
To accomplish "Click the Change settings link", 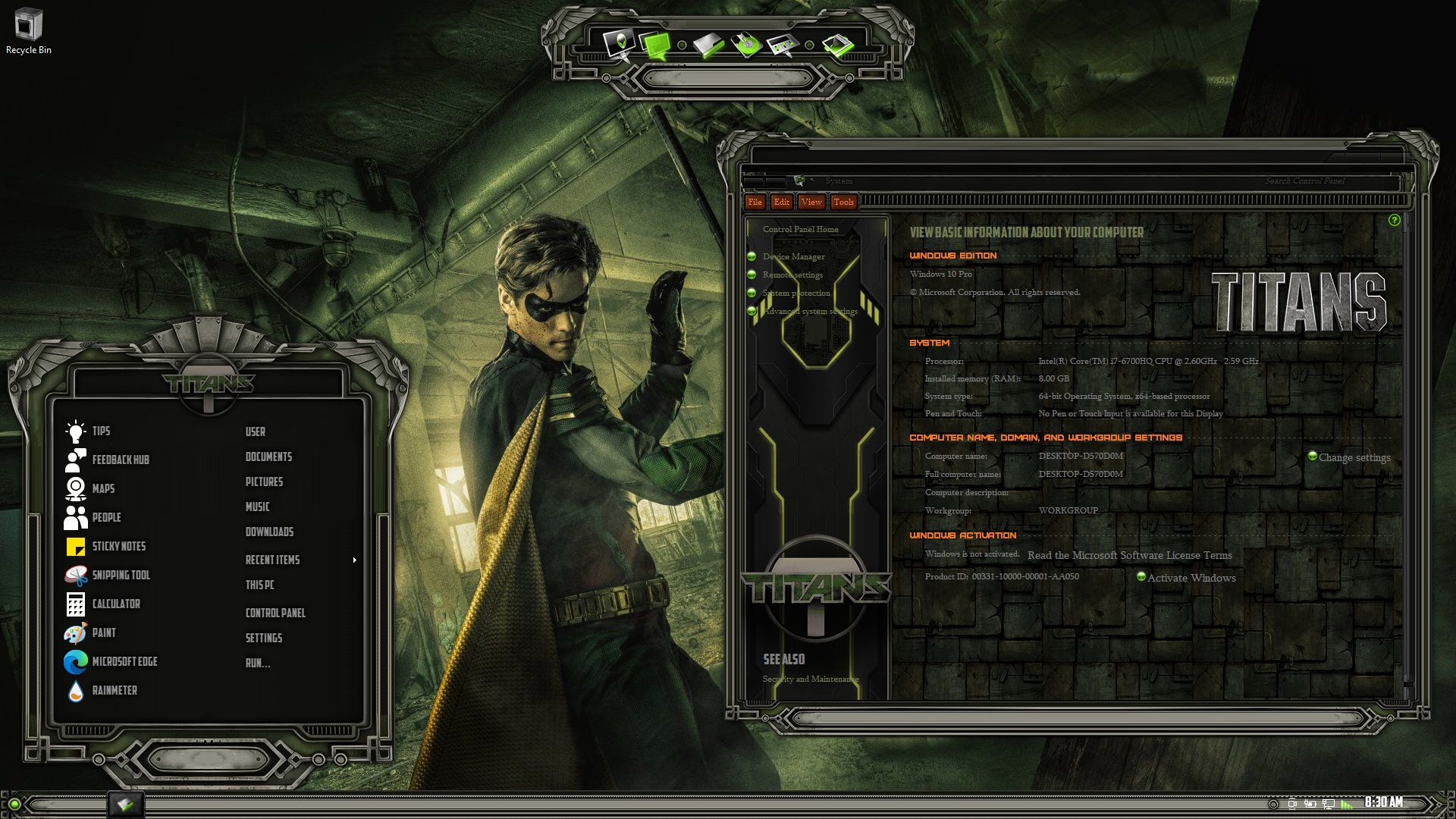I will (1354, 457).
